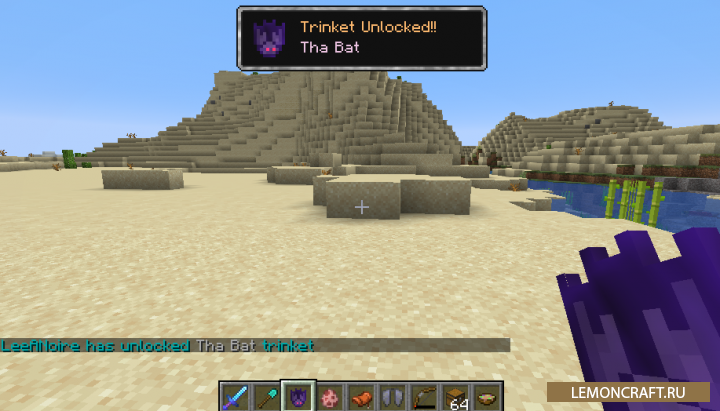Select the wooden block stack of 64
Viewport: 720px width, 411px height.
pos(455,396)
